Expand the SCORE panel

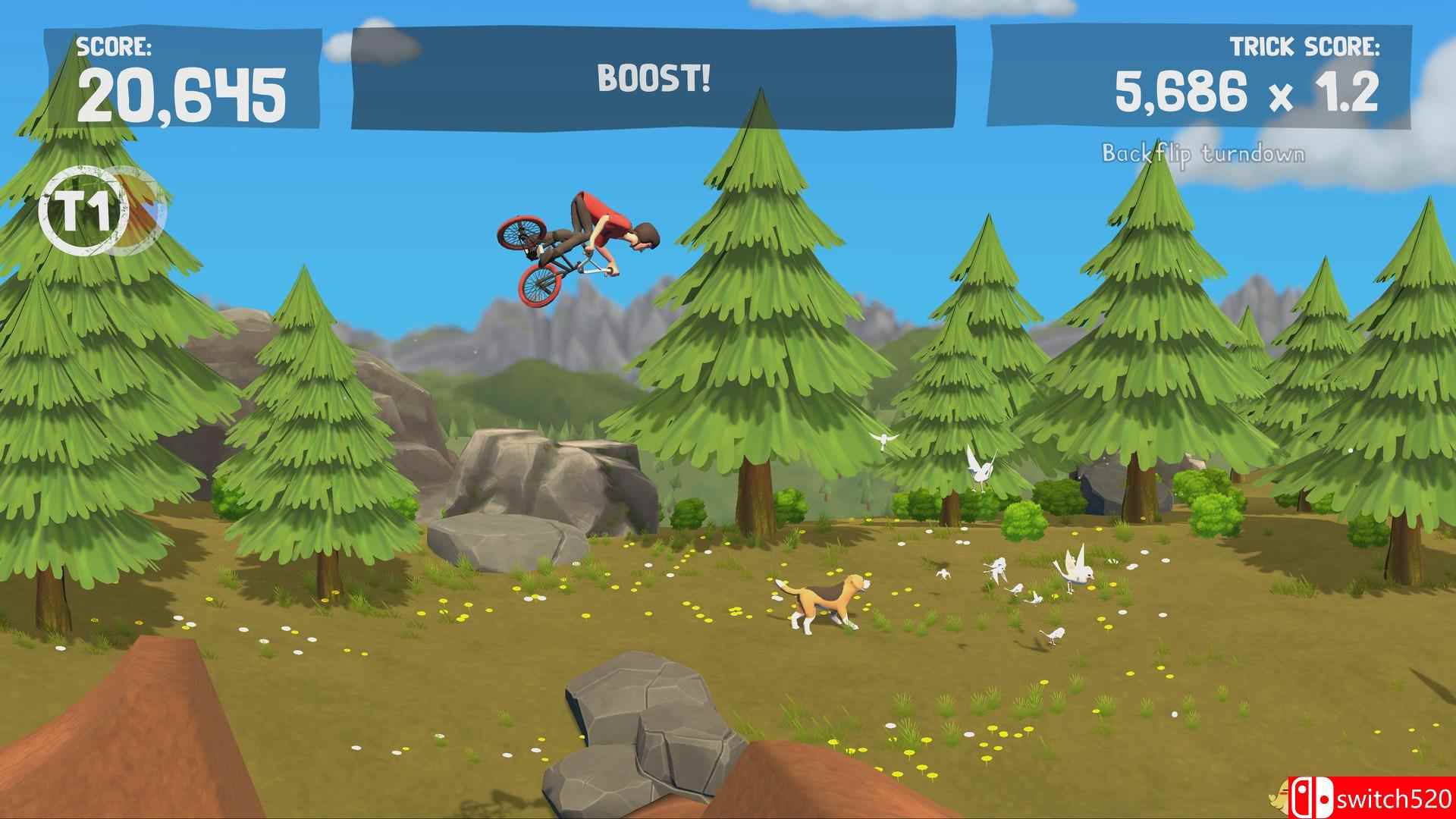tap(186, 76)
